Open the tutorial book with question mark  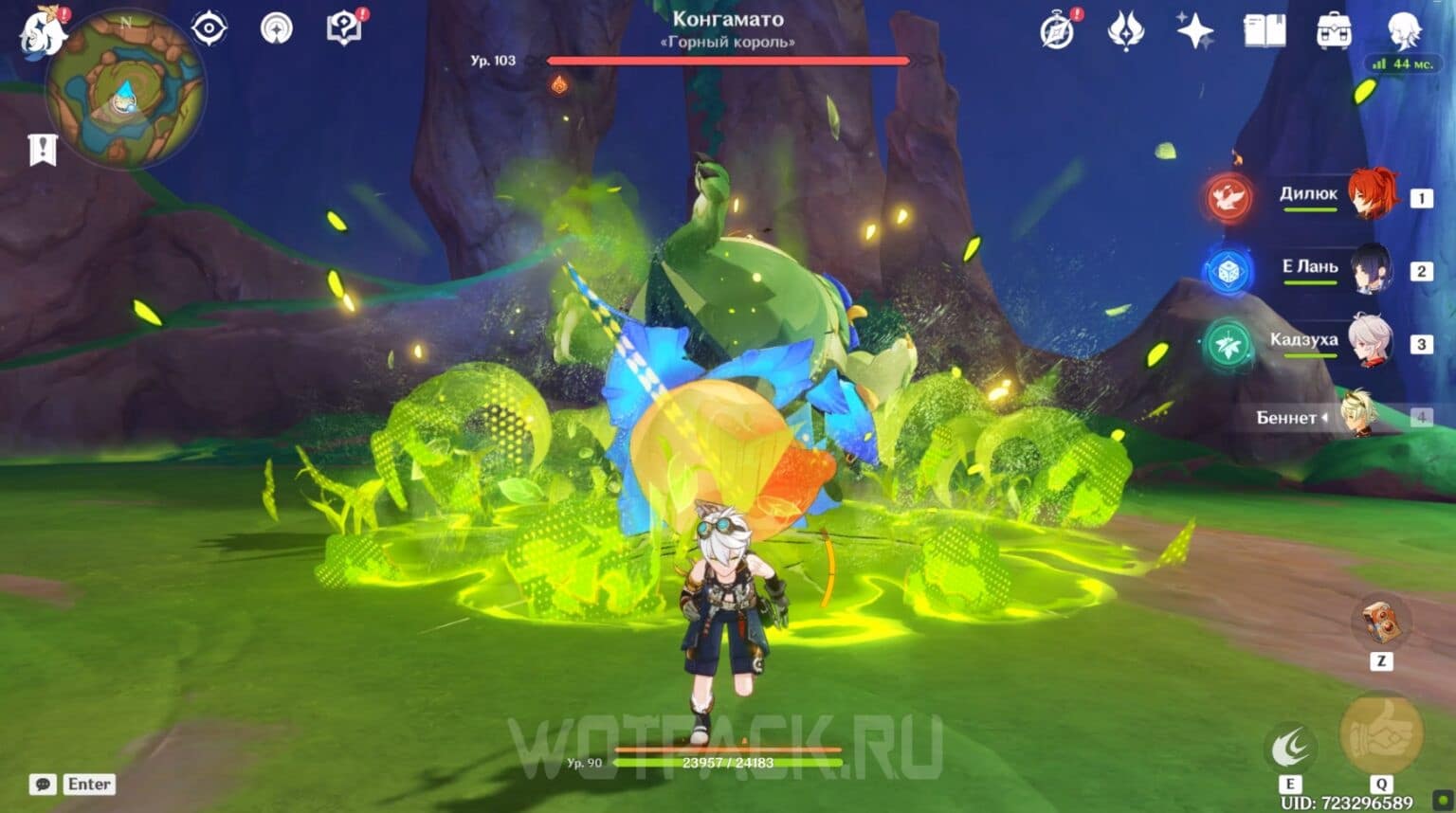[343, 27]
